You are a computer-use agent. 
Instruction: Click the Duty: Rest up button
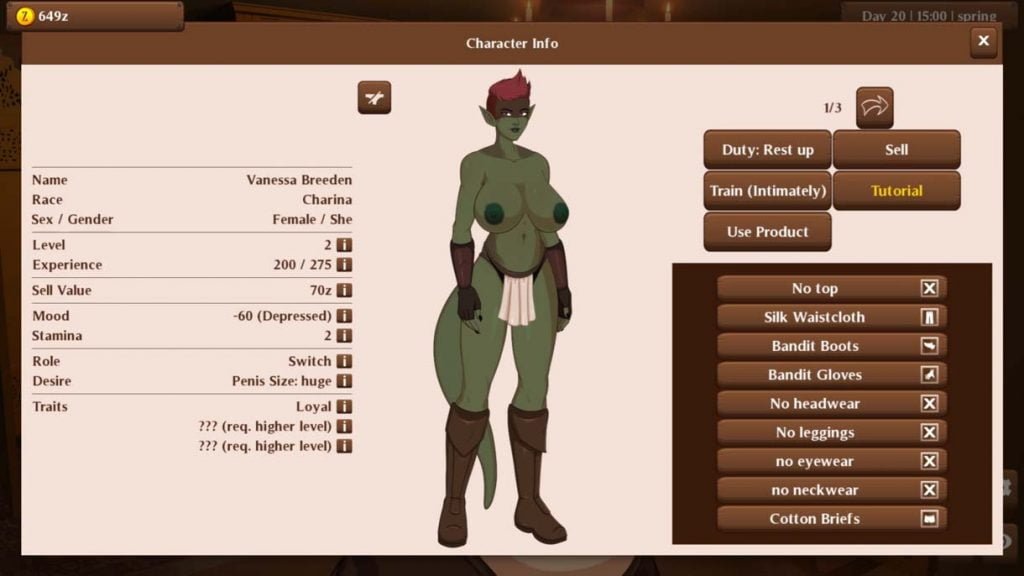[x=767, y=150]
